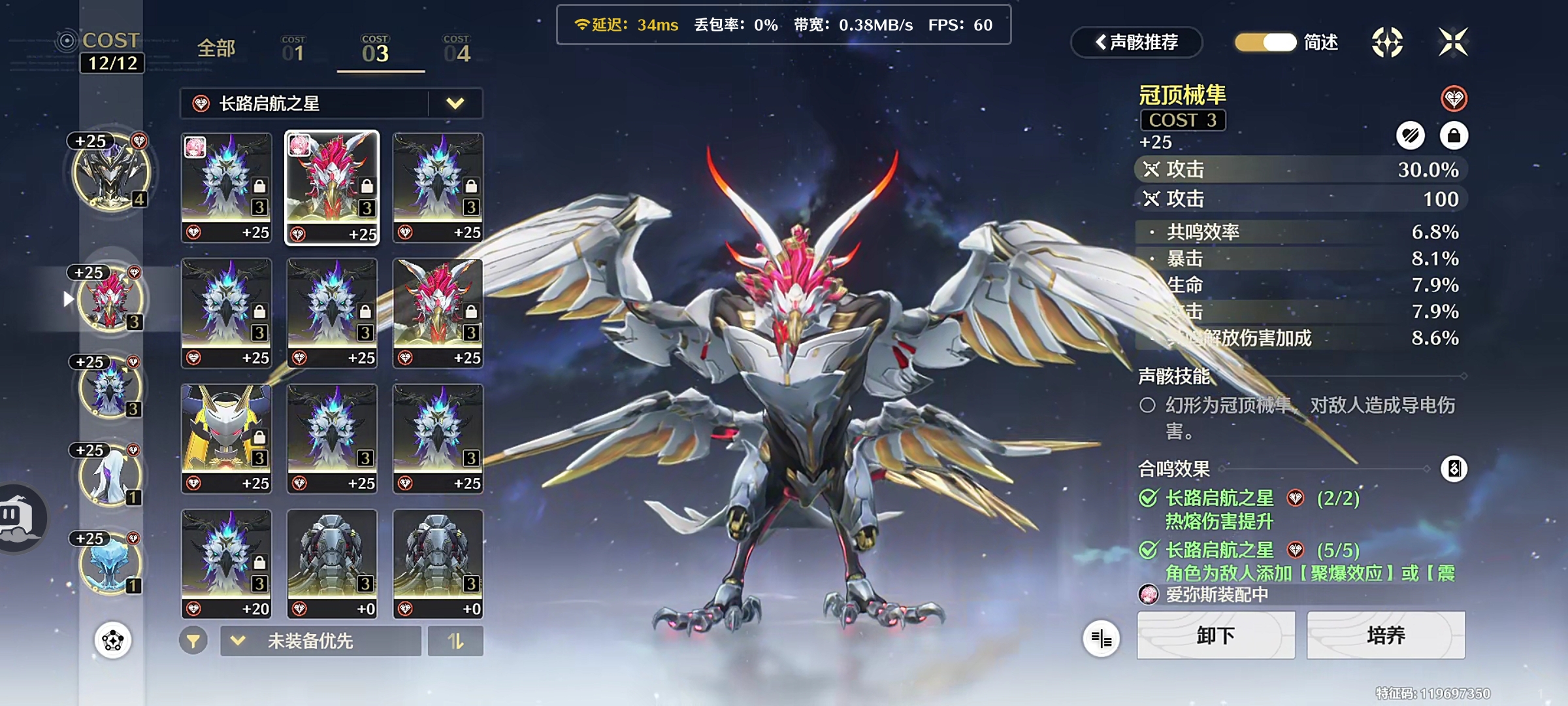Toggle the sort order arrows button

pos(455,641)
